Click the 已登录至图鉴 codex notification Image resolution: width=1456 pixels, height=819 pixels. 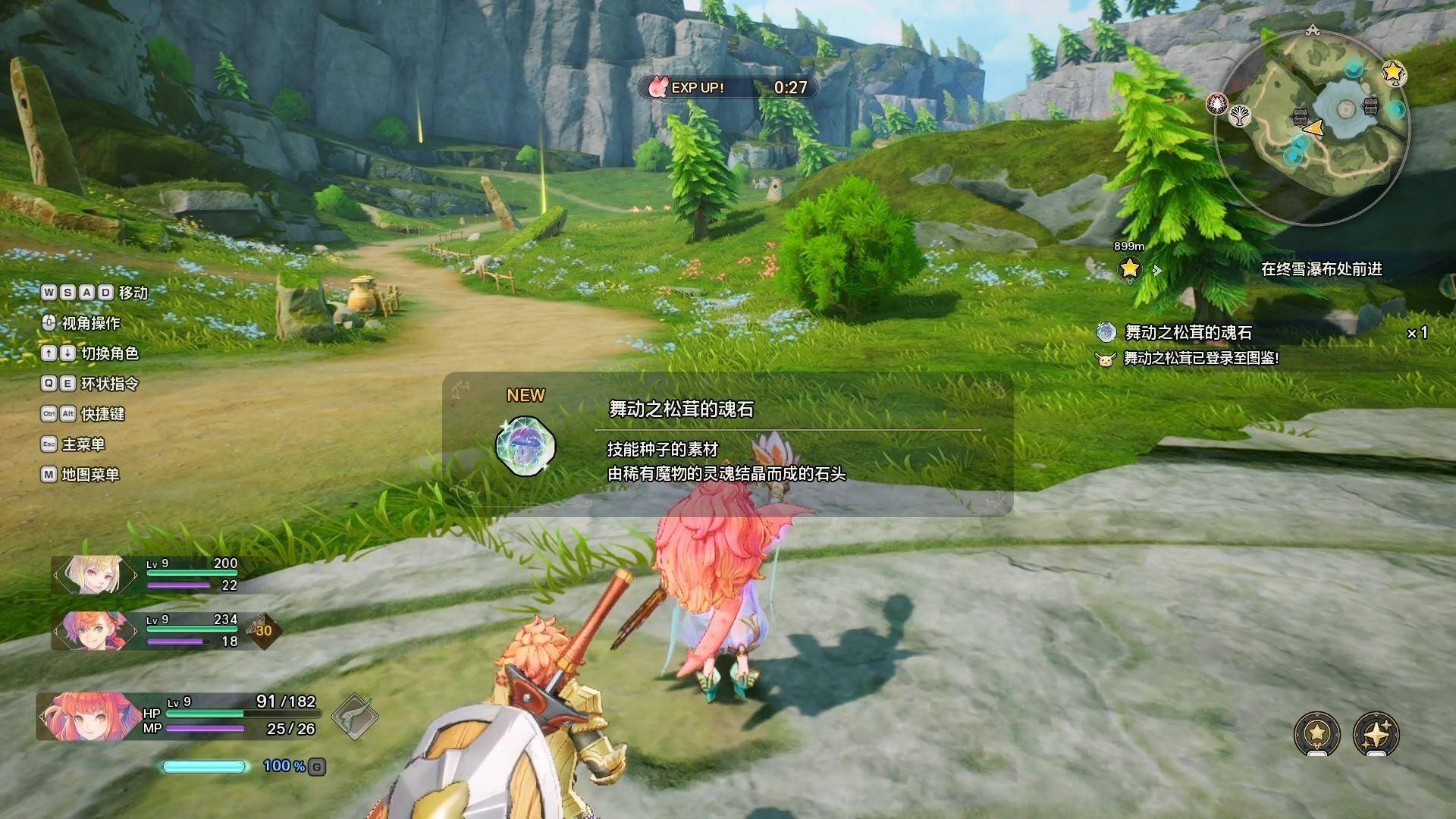pyautogui.click(x=1200, y=358)
